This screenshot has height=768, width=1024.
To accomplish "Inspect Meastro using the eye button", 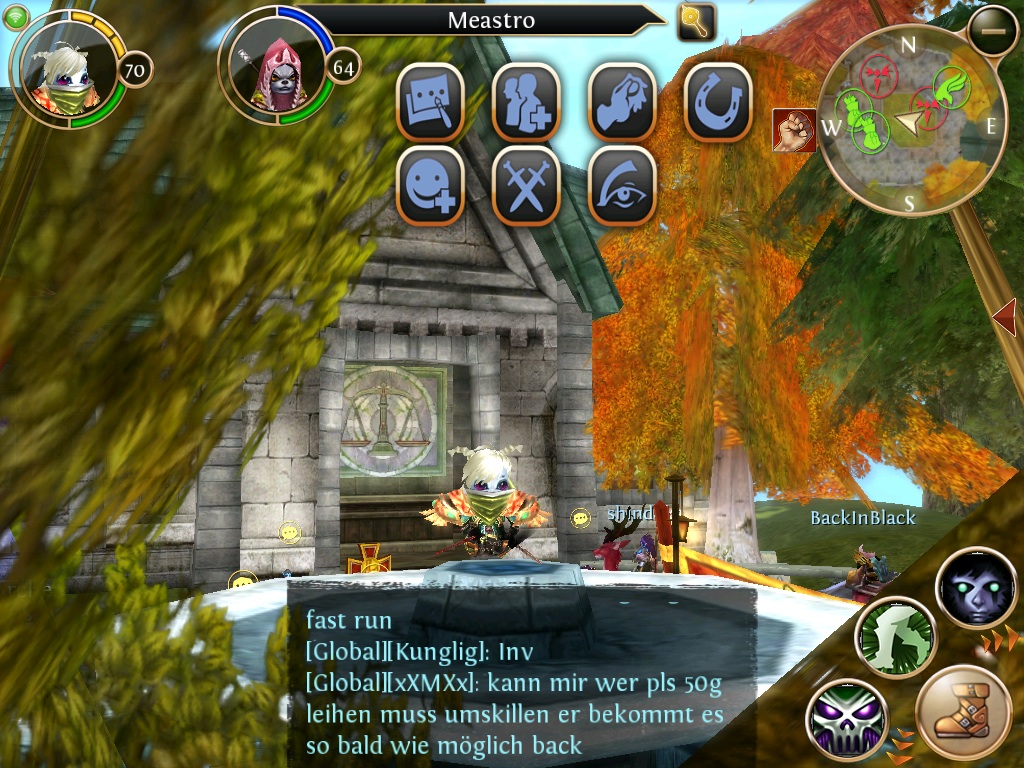I will click(x=622, y=186).
